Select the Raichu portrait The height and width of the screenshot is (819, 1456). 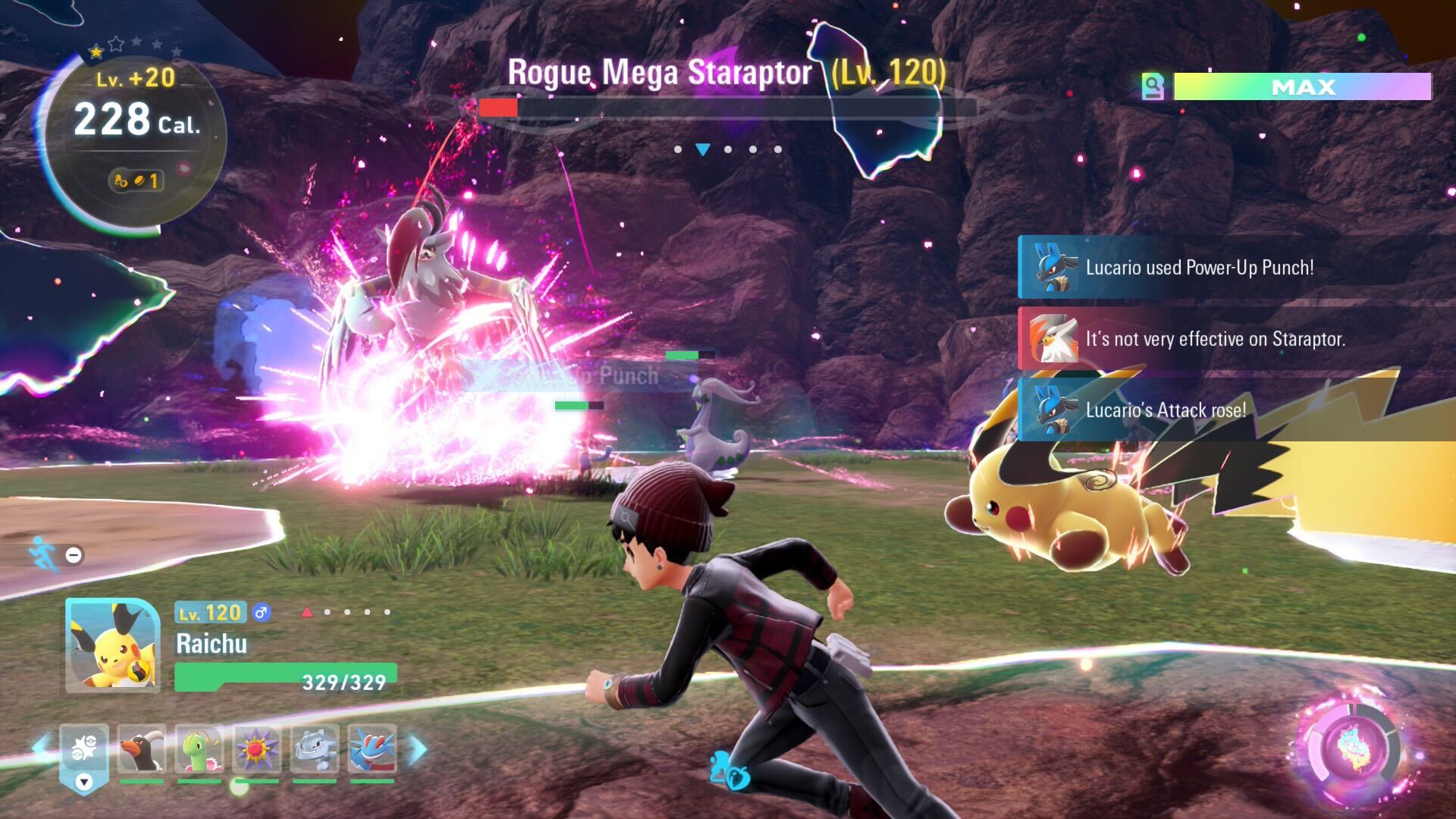pyautogui.click(x=112, y=645)
